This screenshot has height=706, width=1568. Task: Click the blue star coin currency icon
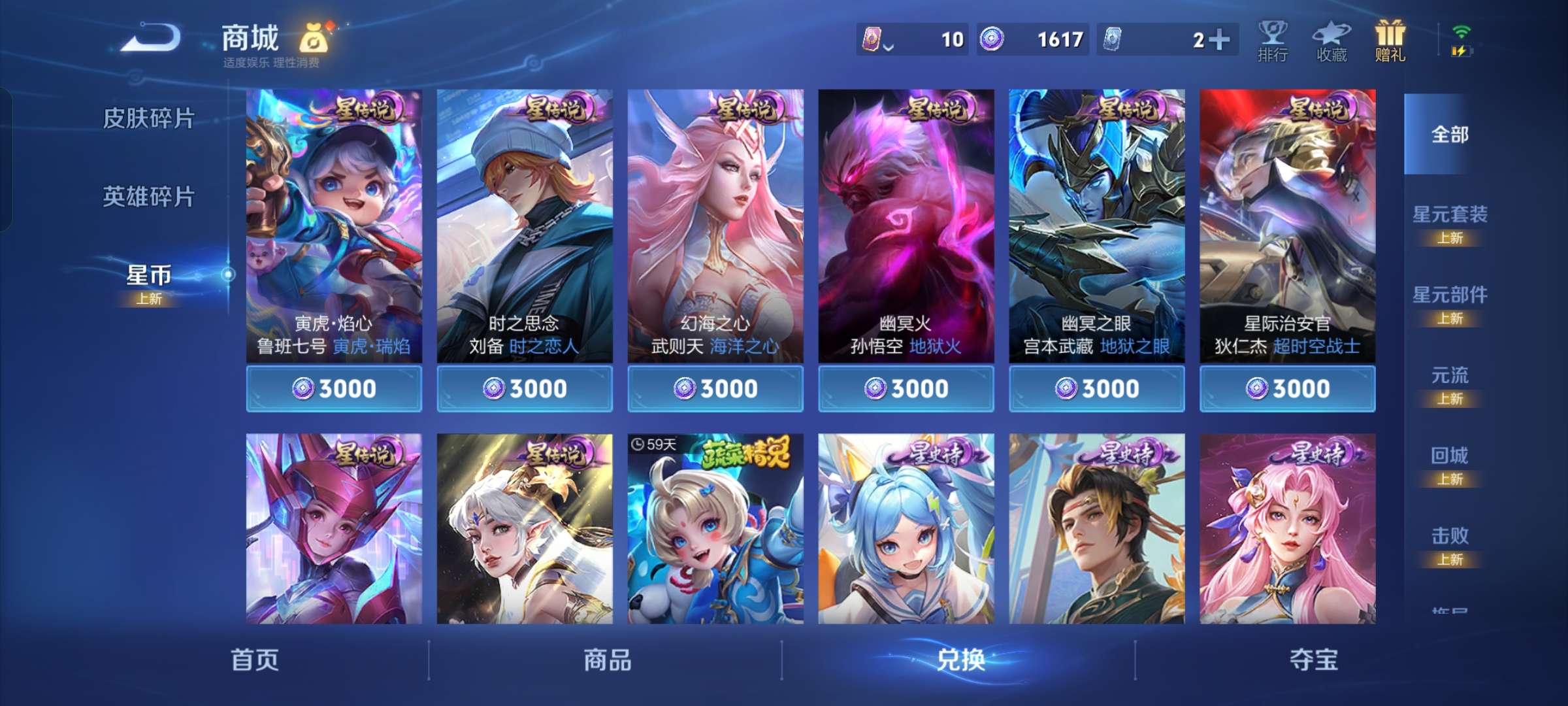993,39
